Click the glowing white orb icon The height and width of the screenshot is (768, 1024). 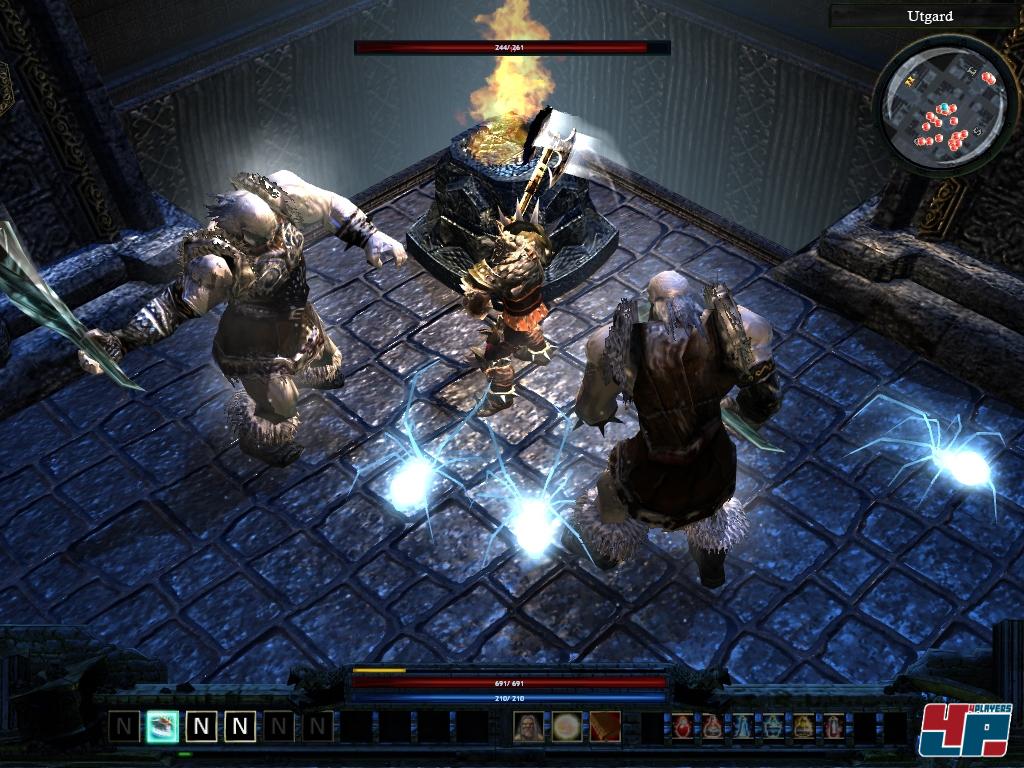click(567, 726)
